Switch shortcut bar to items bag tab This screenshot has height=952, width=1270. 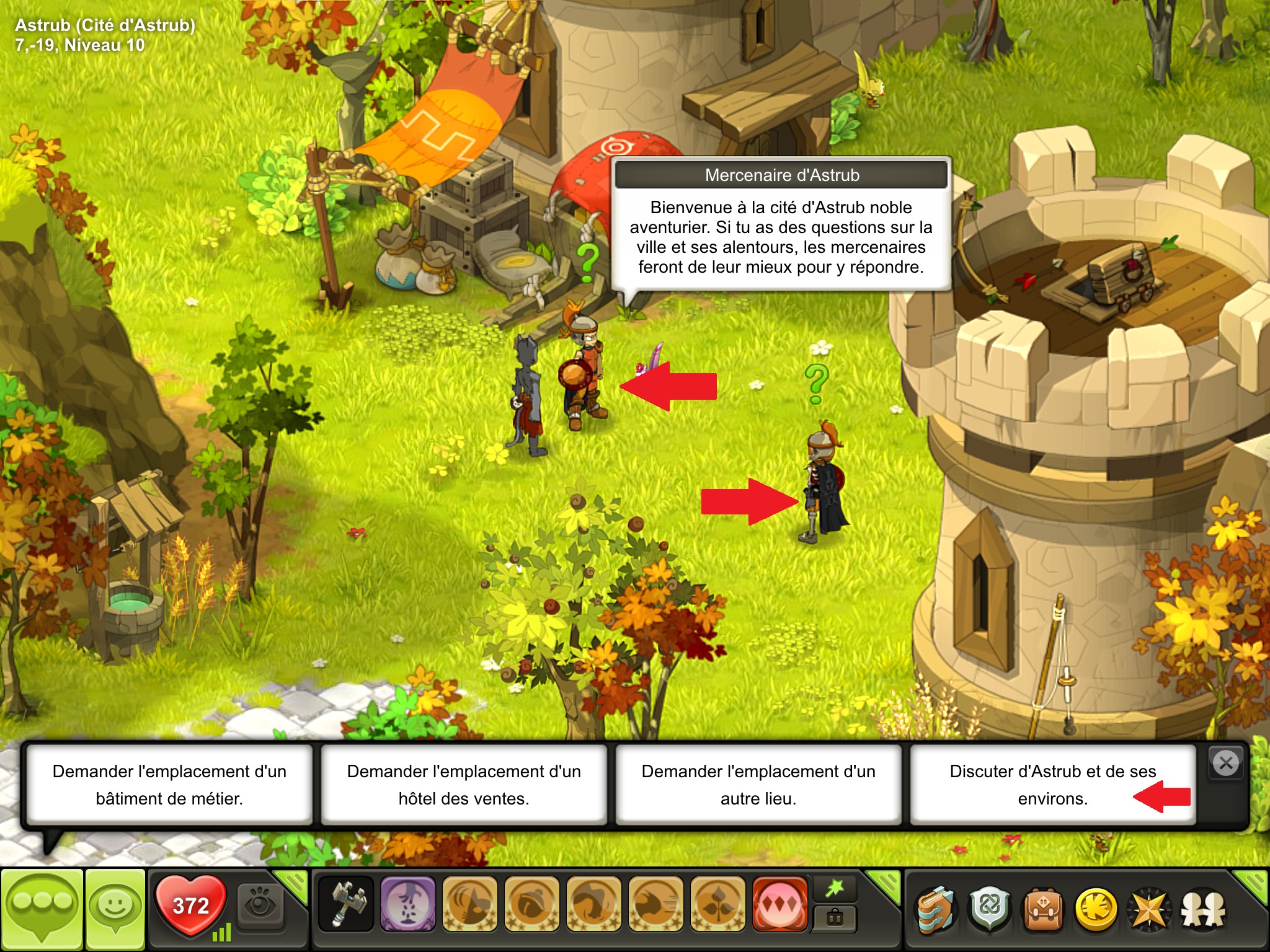point(835,919)
